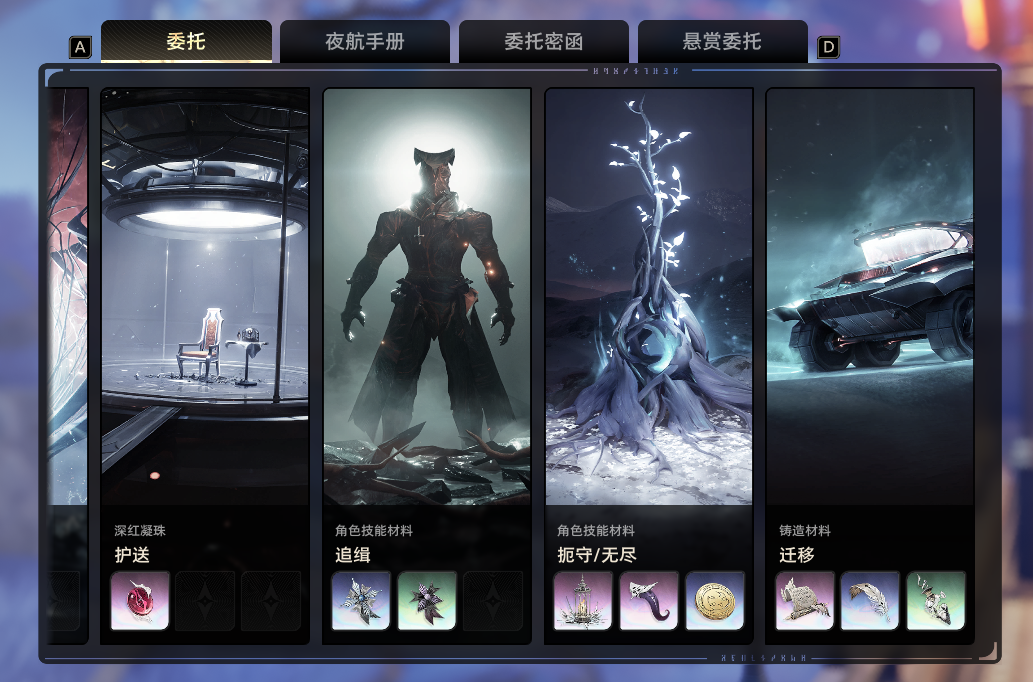Check the lantern tower reward icon
Viewport: 1033px width, 682px height.
tap(584, 601)
